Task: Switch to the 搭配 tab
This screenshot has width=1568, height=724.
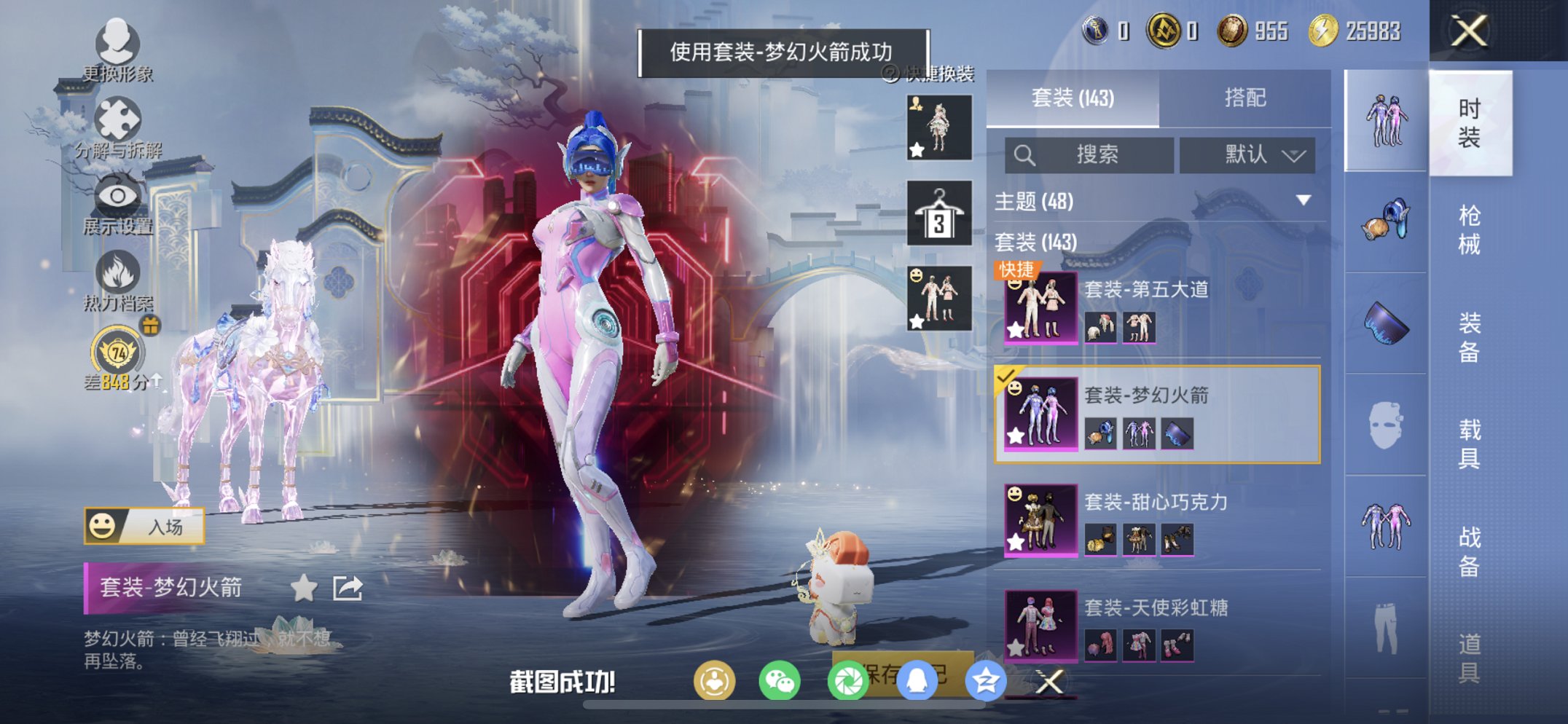Action: tap(1247, 97)
